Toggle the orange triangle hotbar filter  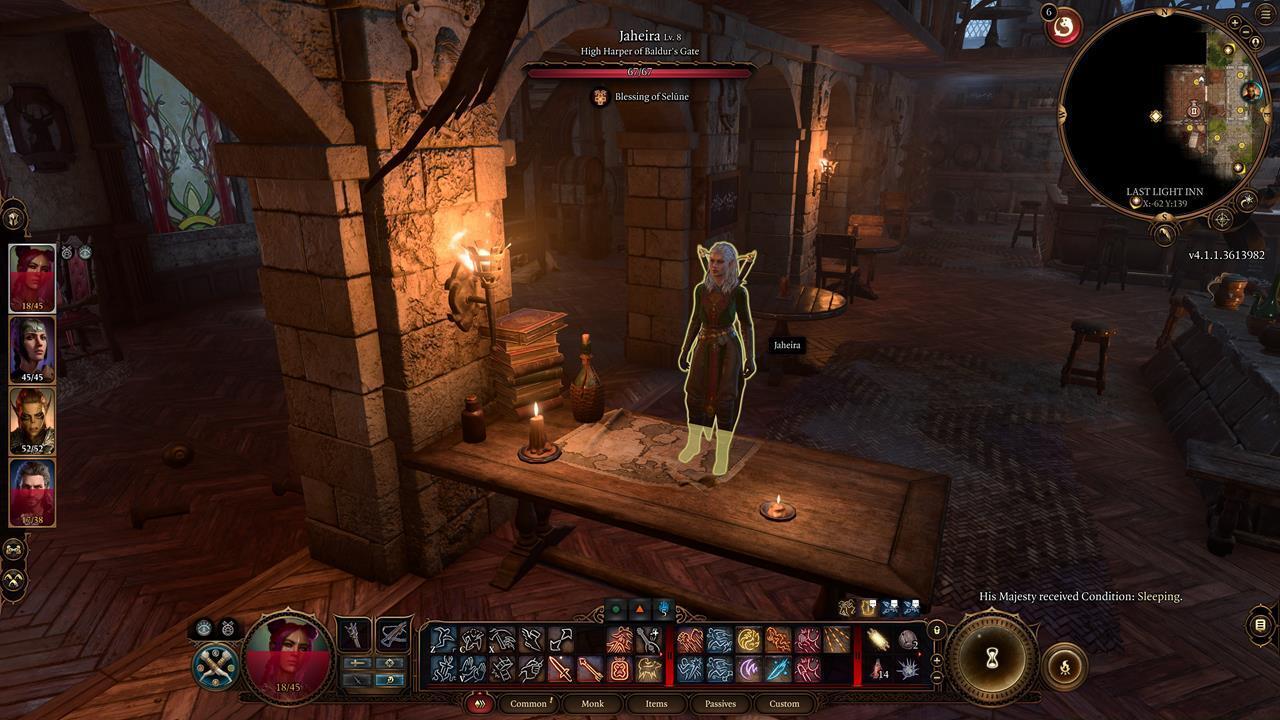(639, 608)
